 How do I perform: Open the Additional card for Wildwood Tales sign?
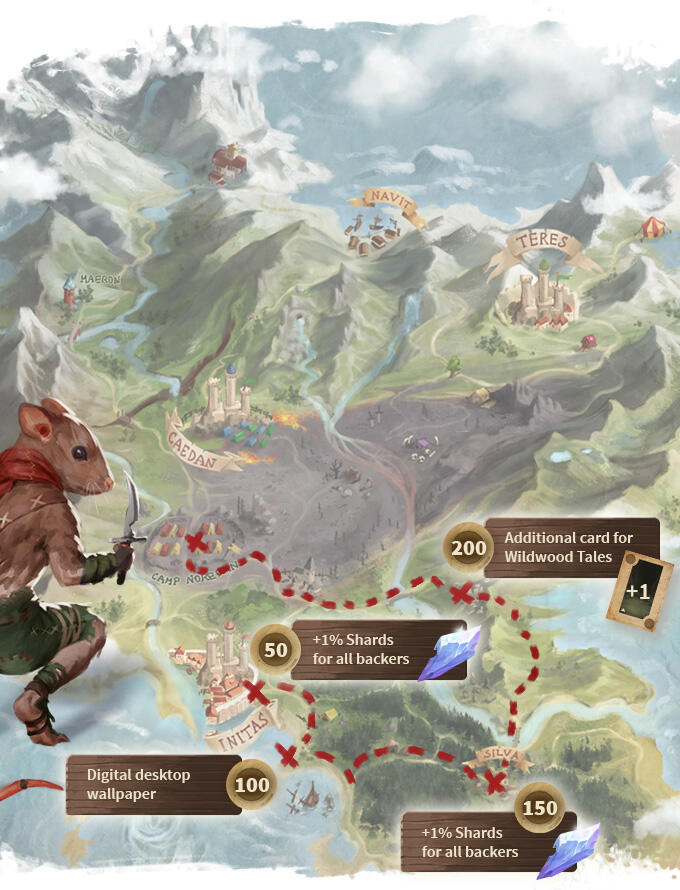point(570,547)
